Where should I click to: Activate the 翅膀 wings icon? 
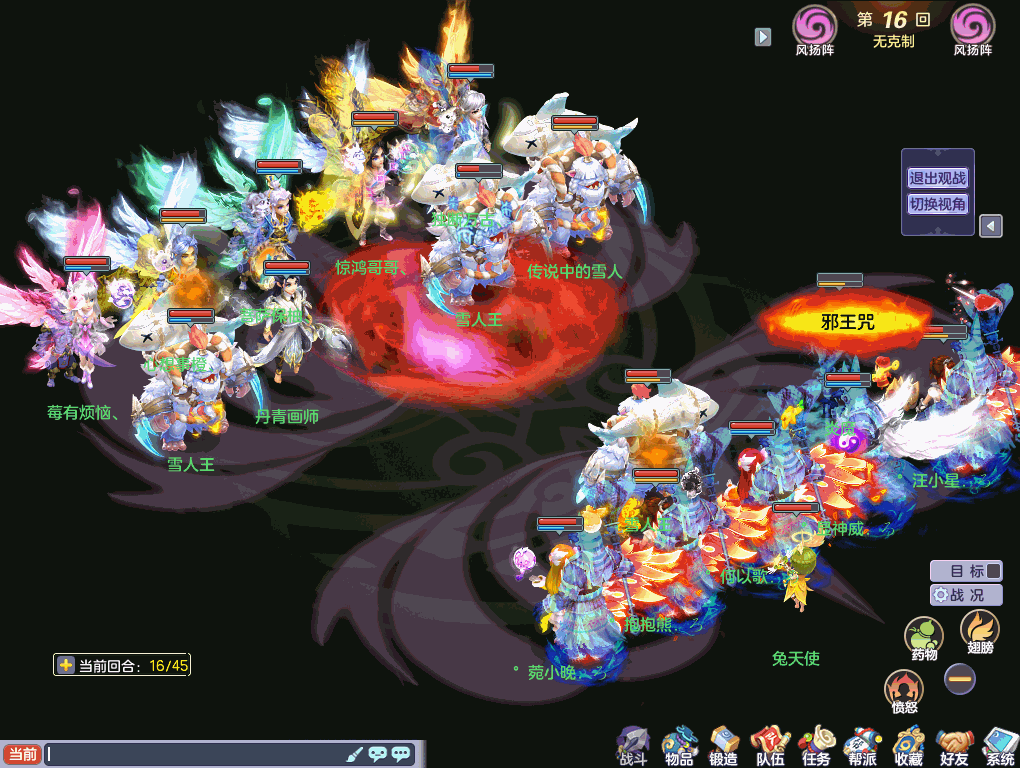coord(979,630)
